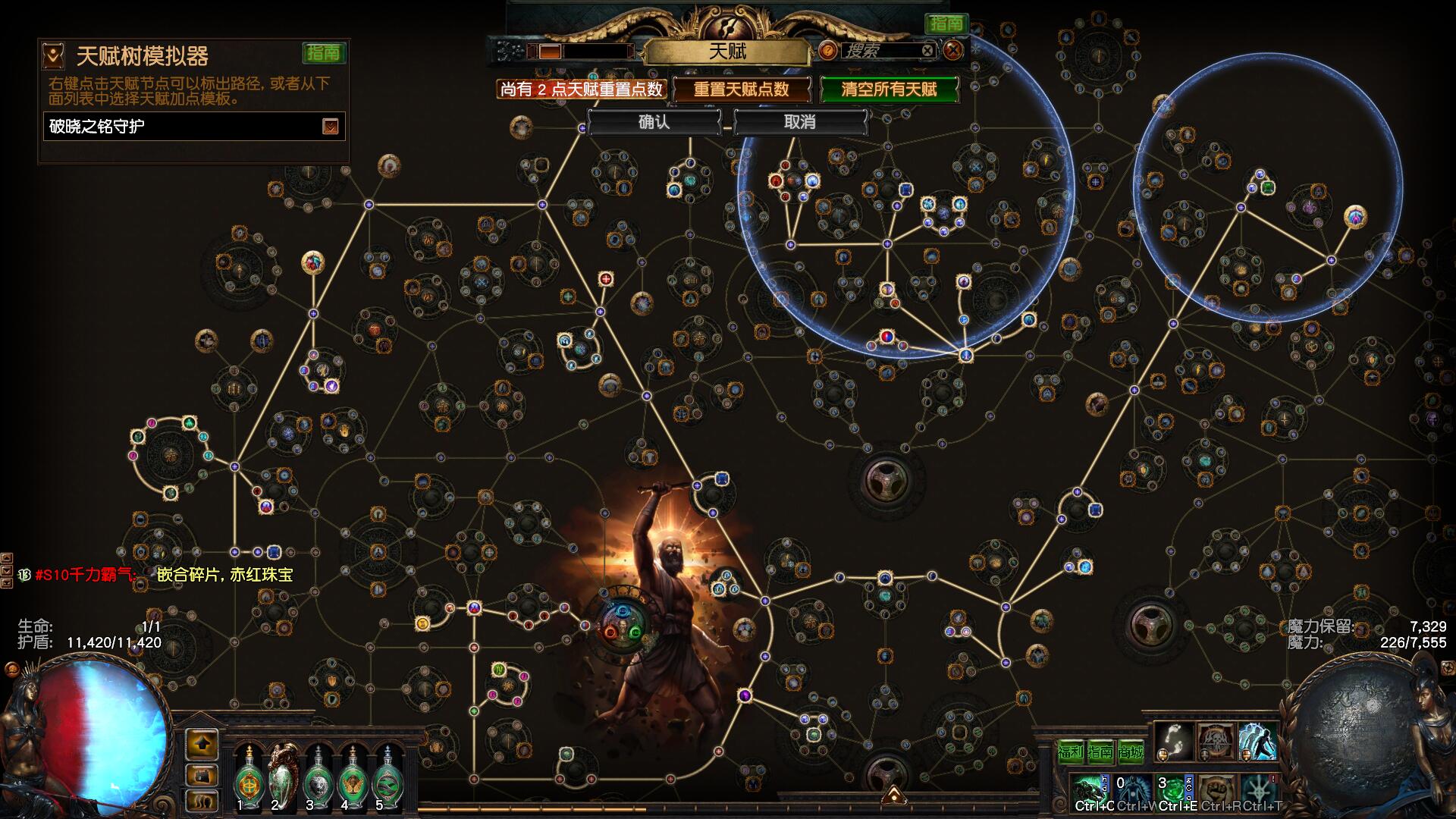1456x819 pixels.
Task: Open the 福利 welfare button
Action: pos(1070,752)
